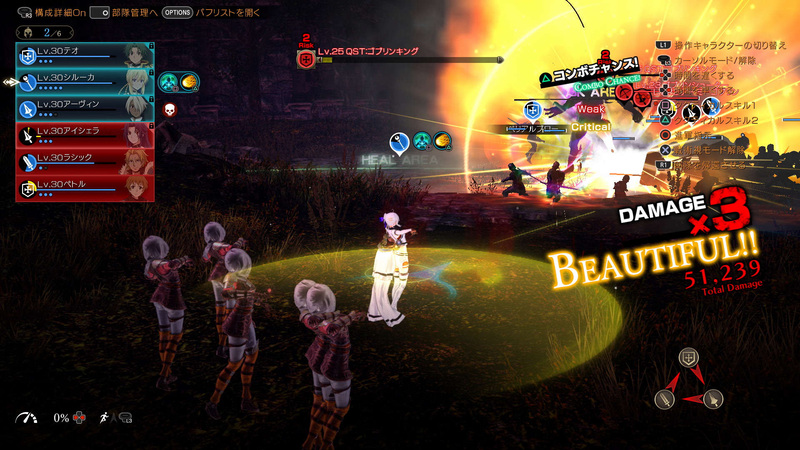
Task: Click the shield node in unit-type triangle
Action: pos(687,357)
